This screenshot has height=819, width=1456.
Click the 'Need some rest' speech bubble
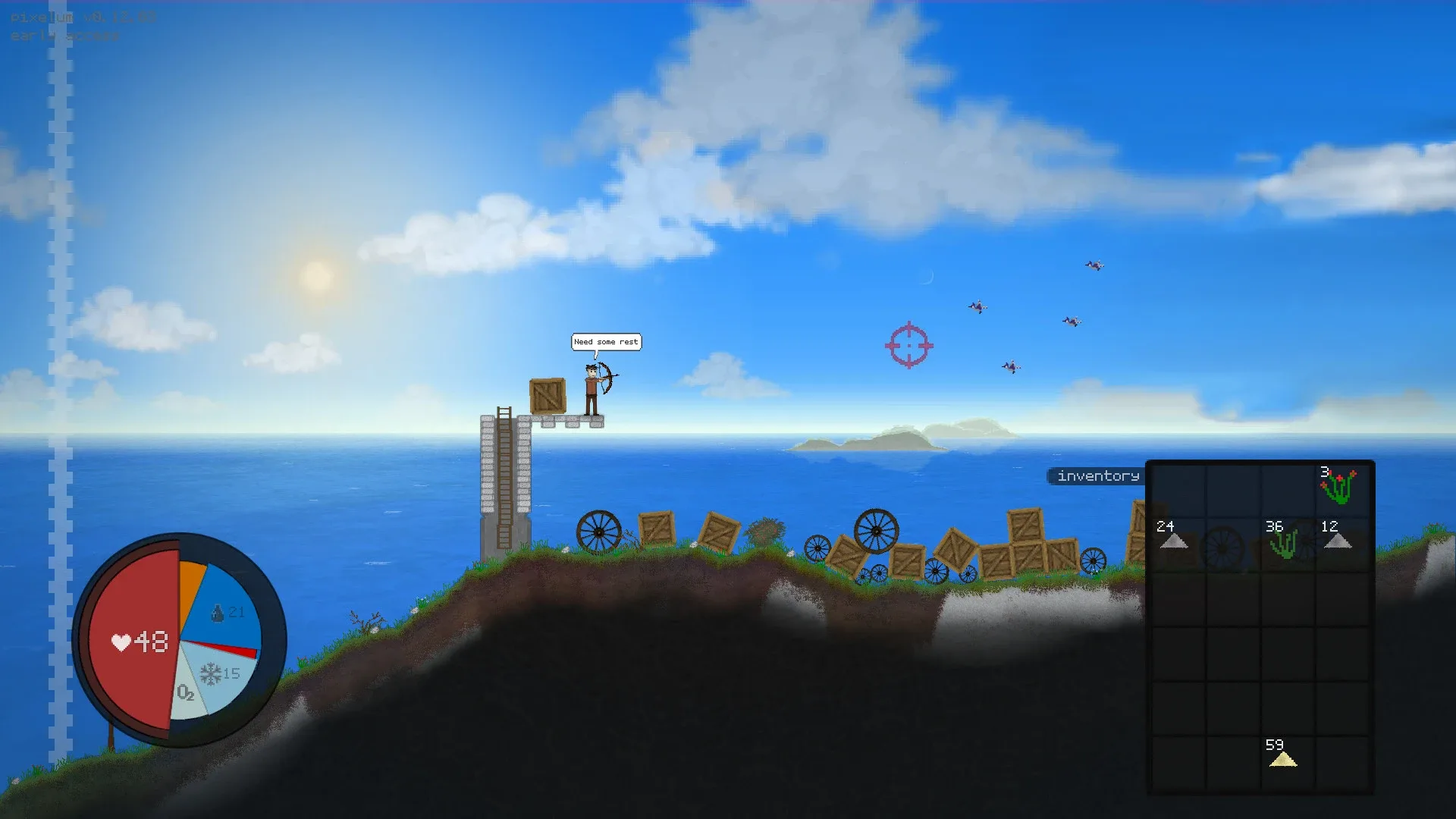[x=606, y=342]
